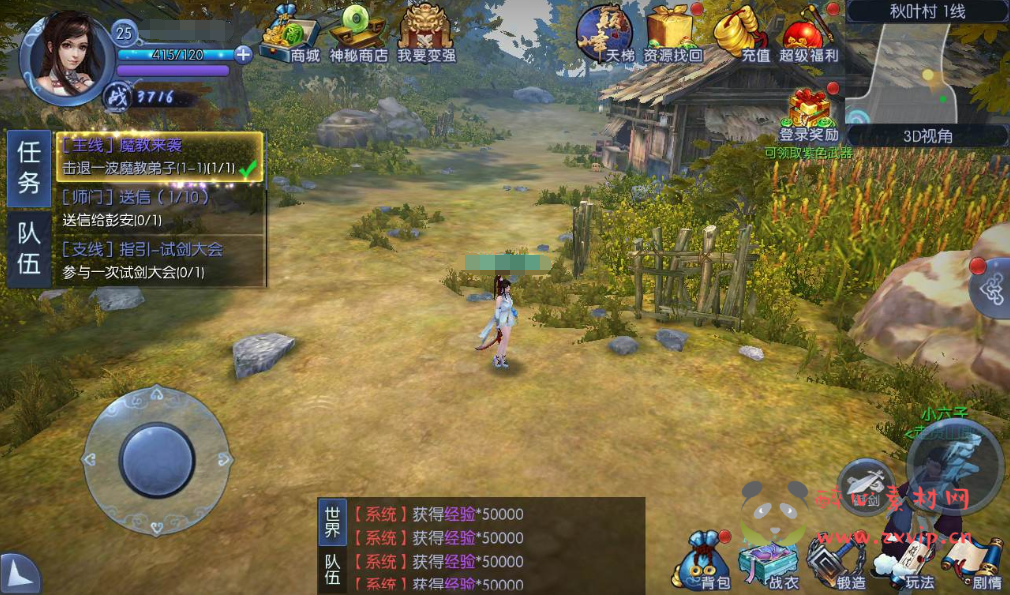Open 超级福利 red lantern icon
The image size is (1010, 595).
click(809, 35)
